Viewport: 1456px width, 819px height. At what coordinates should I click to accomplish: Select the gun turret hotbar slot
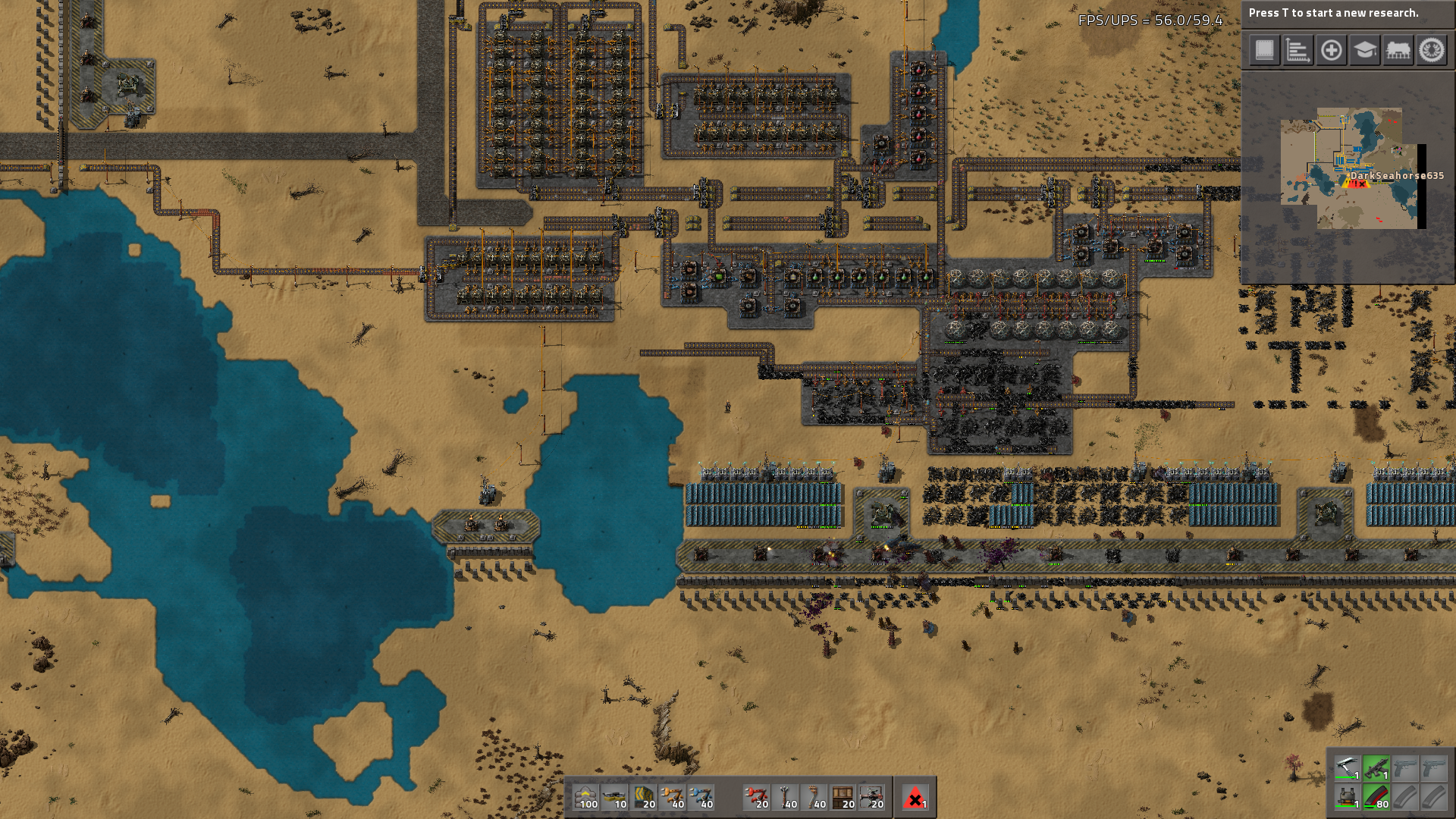click(x=871, y=797)
